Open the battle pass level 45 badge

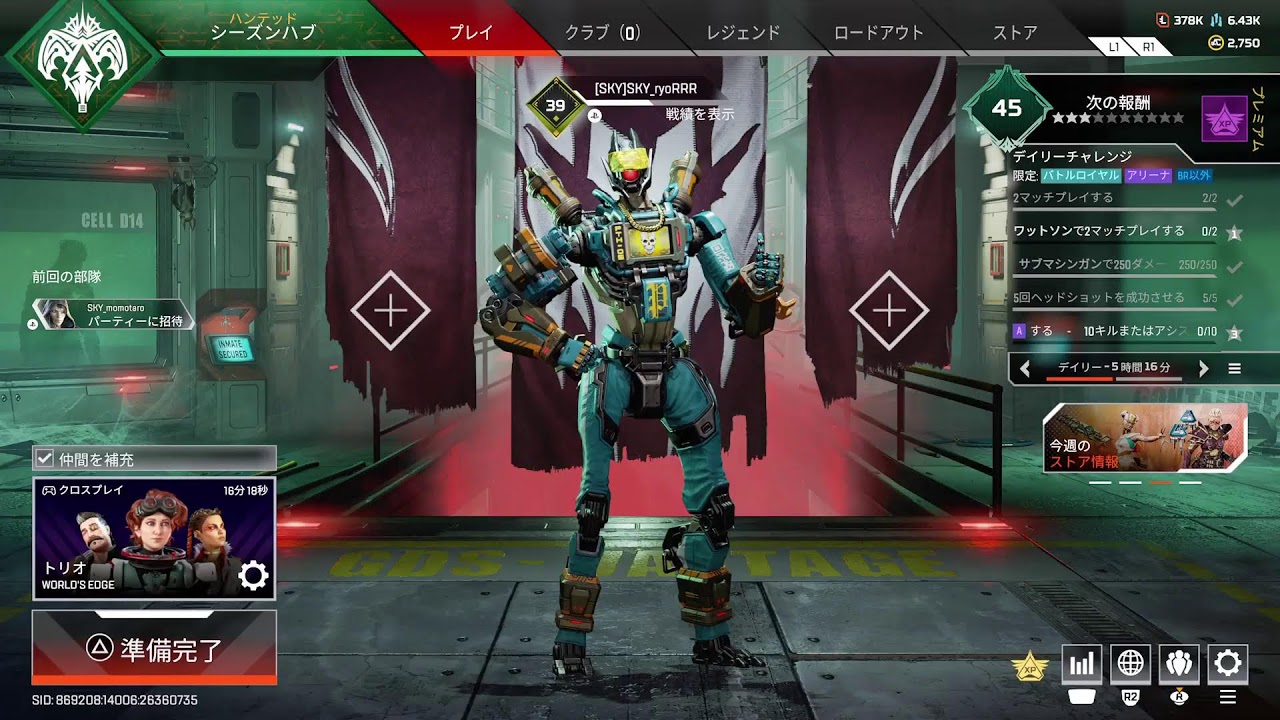click(1006, 107)
